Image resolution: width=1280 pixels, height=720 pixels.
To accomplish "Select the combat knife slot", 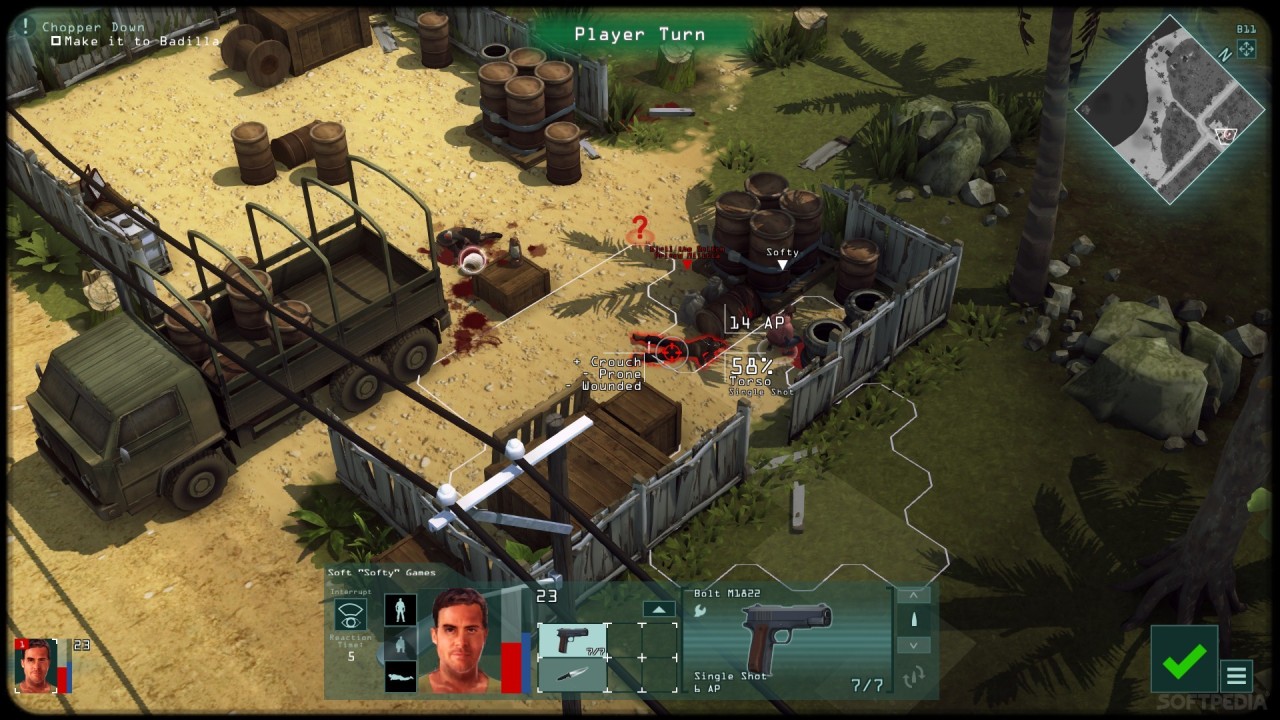I will click(572, 675).
